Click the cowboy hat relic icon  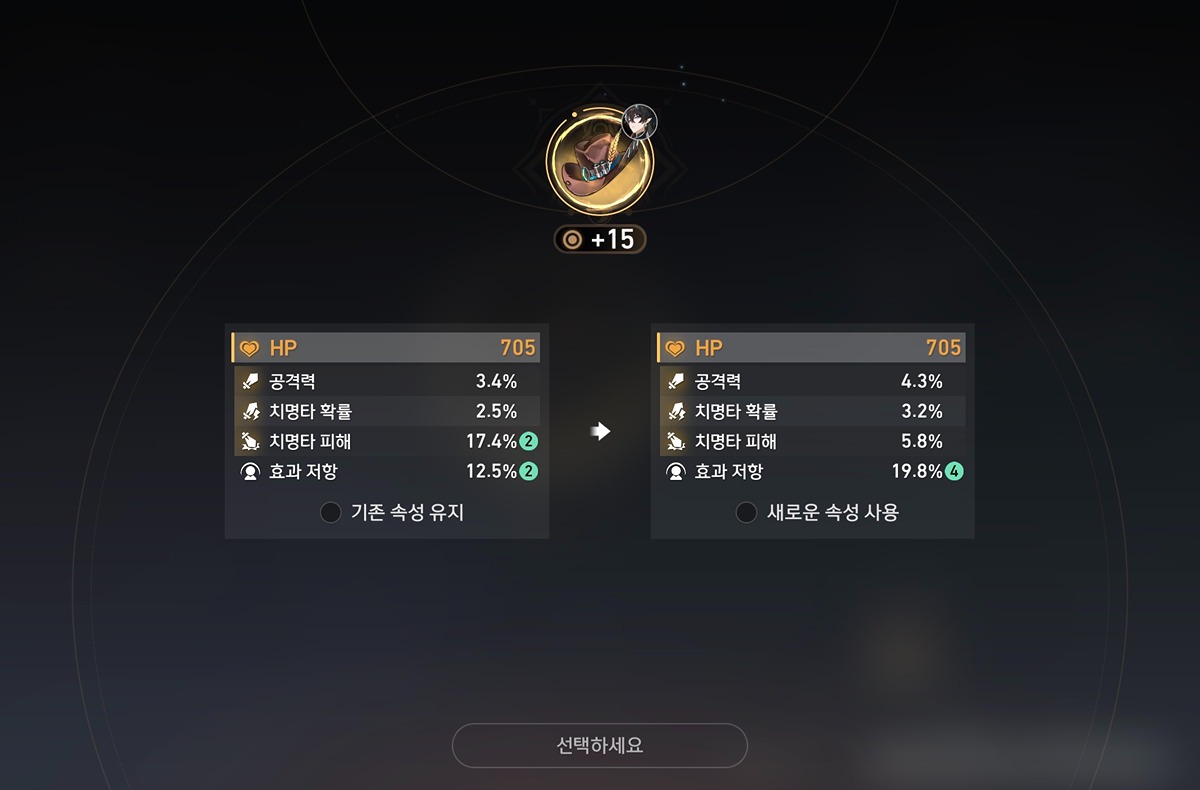598,160
